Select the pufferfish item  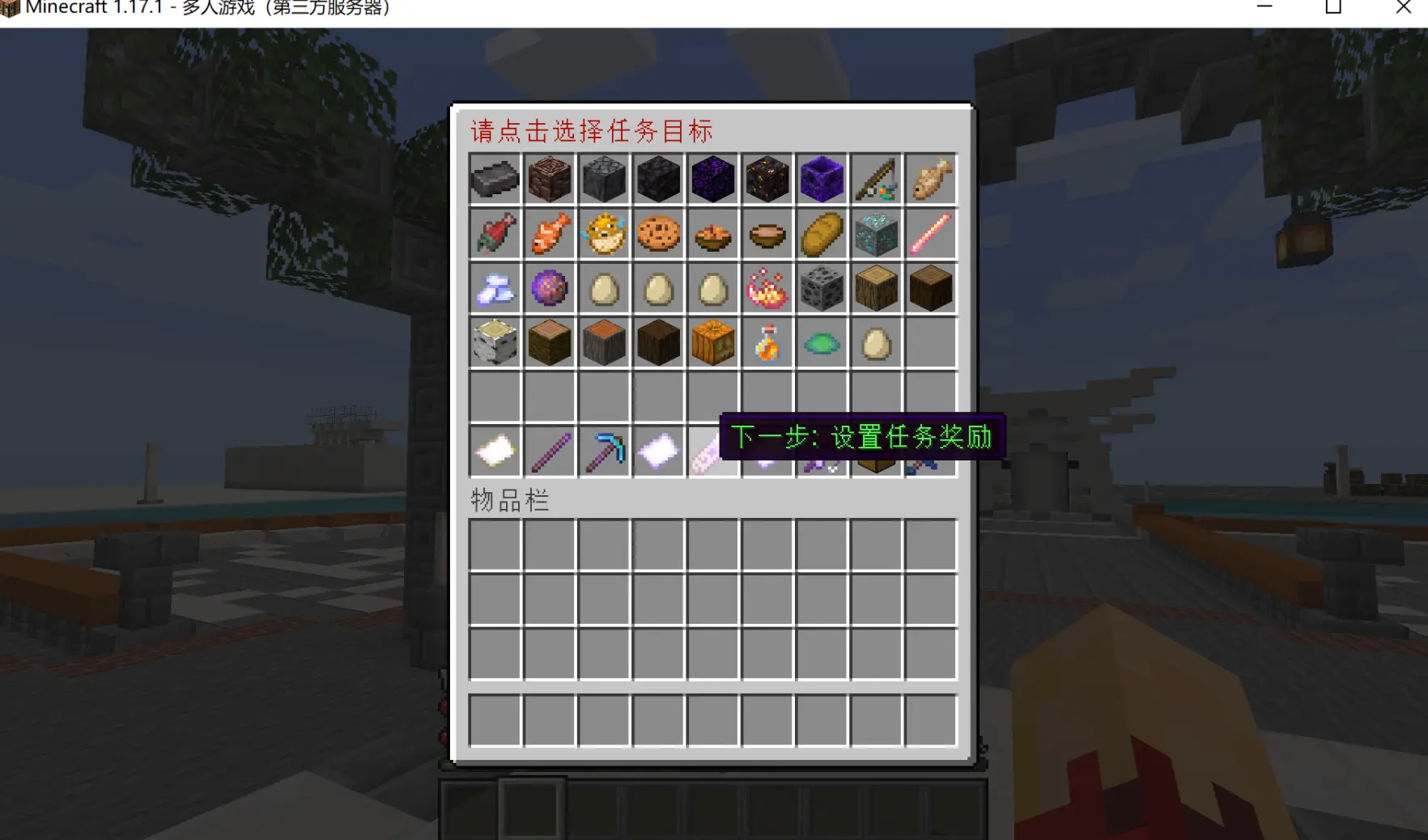605,234
